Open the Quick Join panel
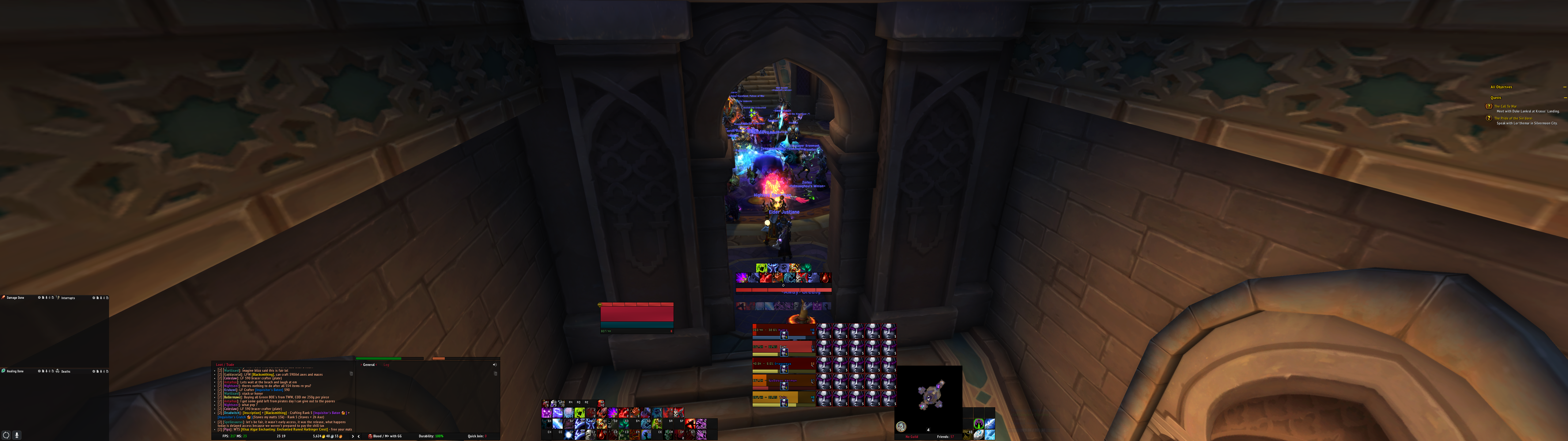The image size is (1568, 441). [477, 436]
